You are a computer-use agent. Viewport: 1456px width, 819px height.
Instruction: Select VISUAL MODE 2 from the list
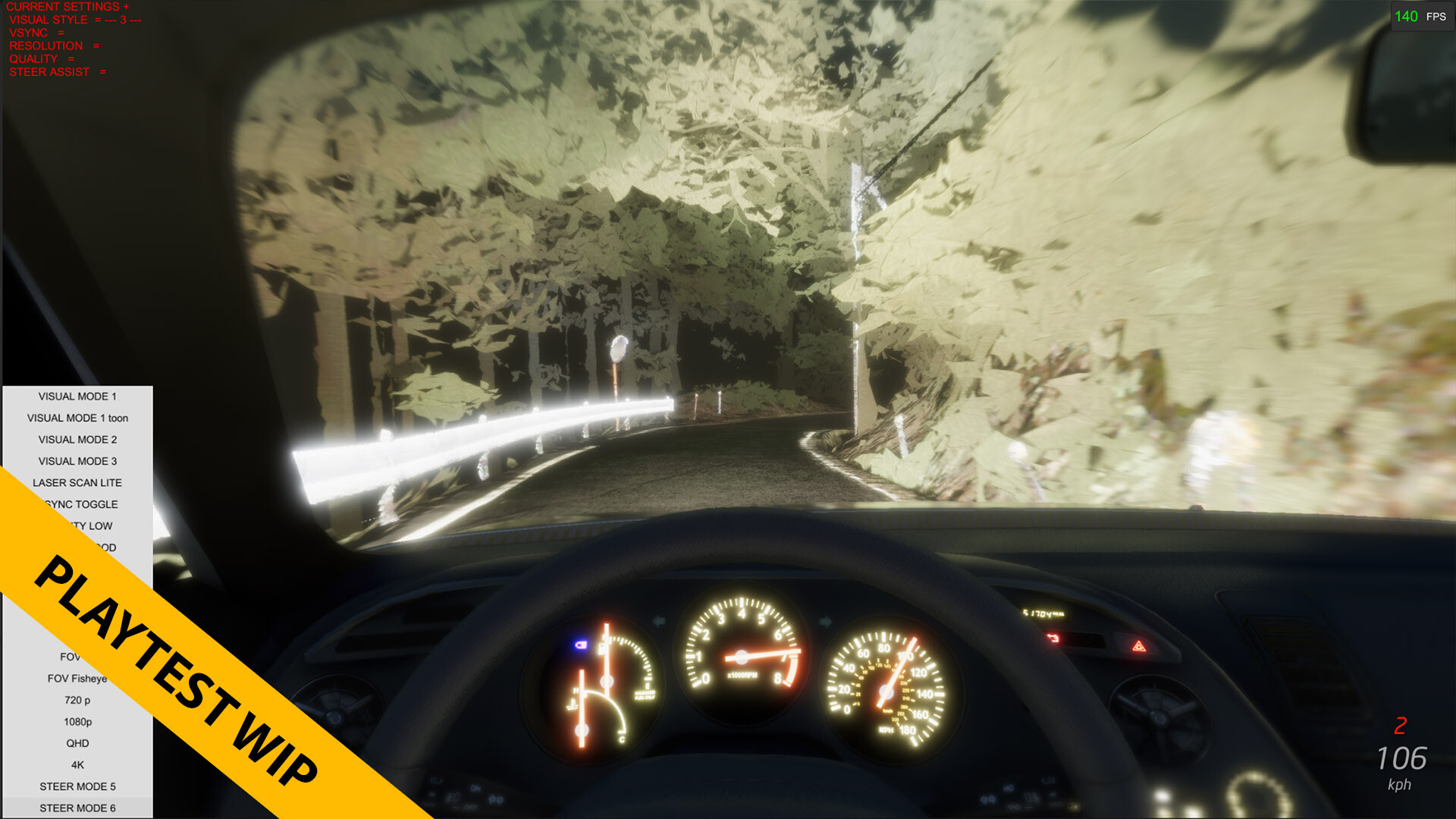77,439
